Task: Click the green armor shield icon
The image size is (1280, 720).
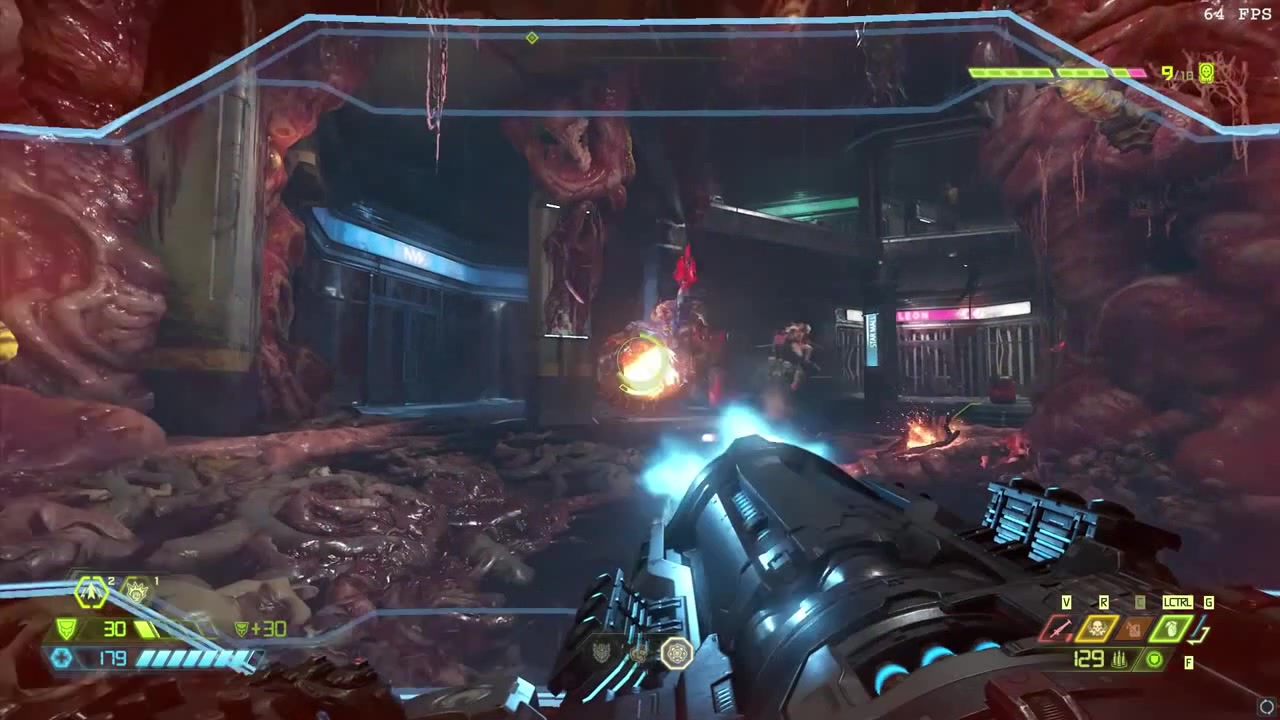Action: click(66, 629)
